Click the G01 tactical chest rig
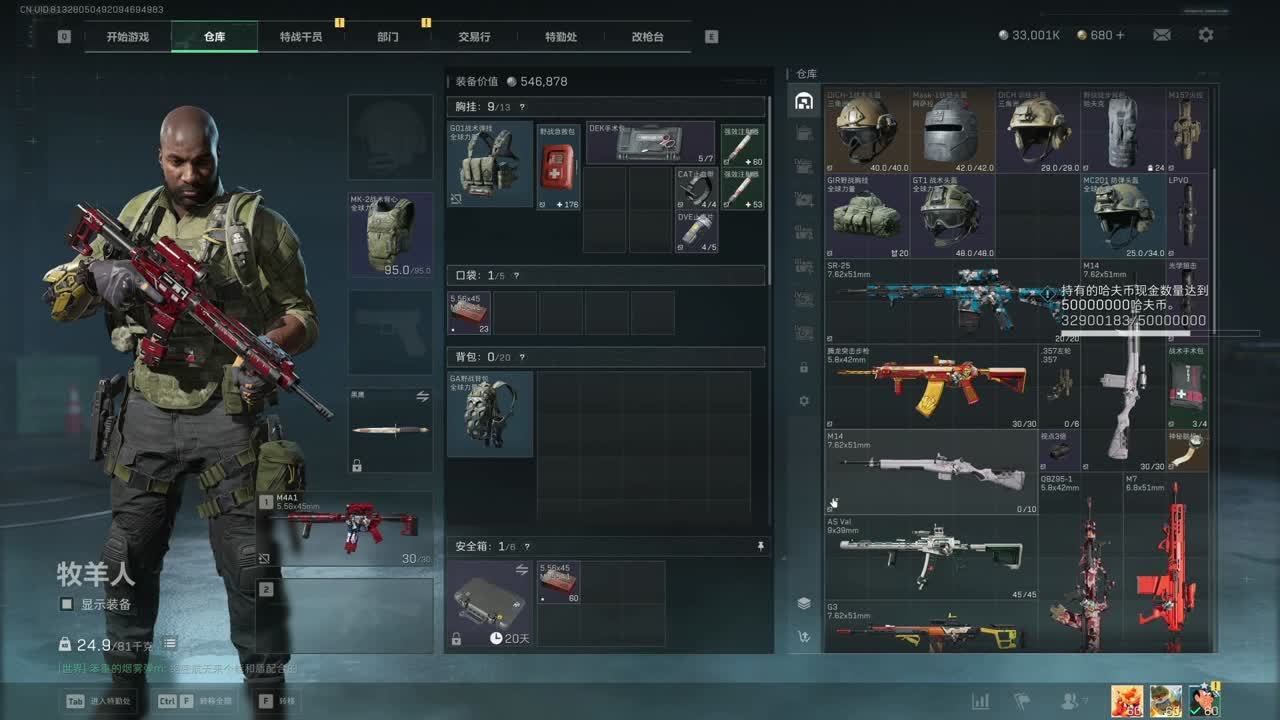This screenshot has height=720, width=1280. click(490, 164)
